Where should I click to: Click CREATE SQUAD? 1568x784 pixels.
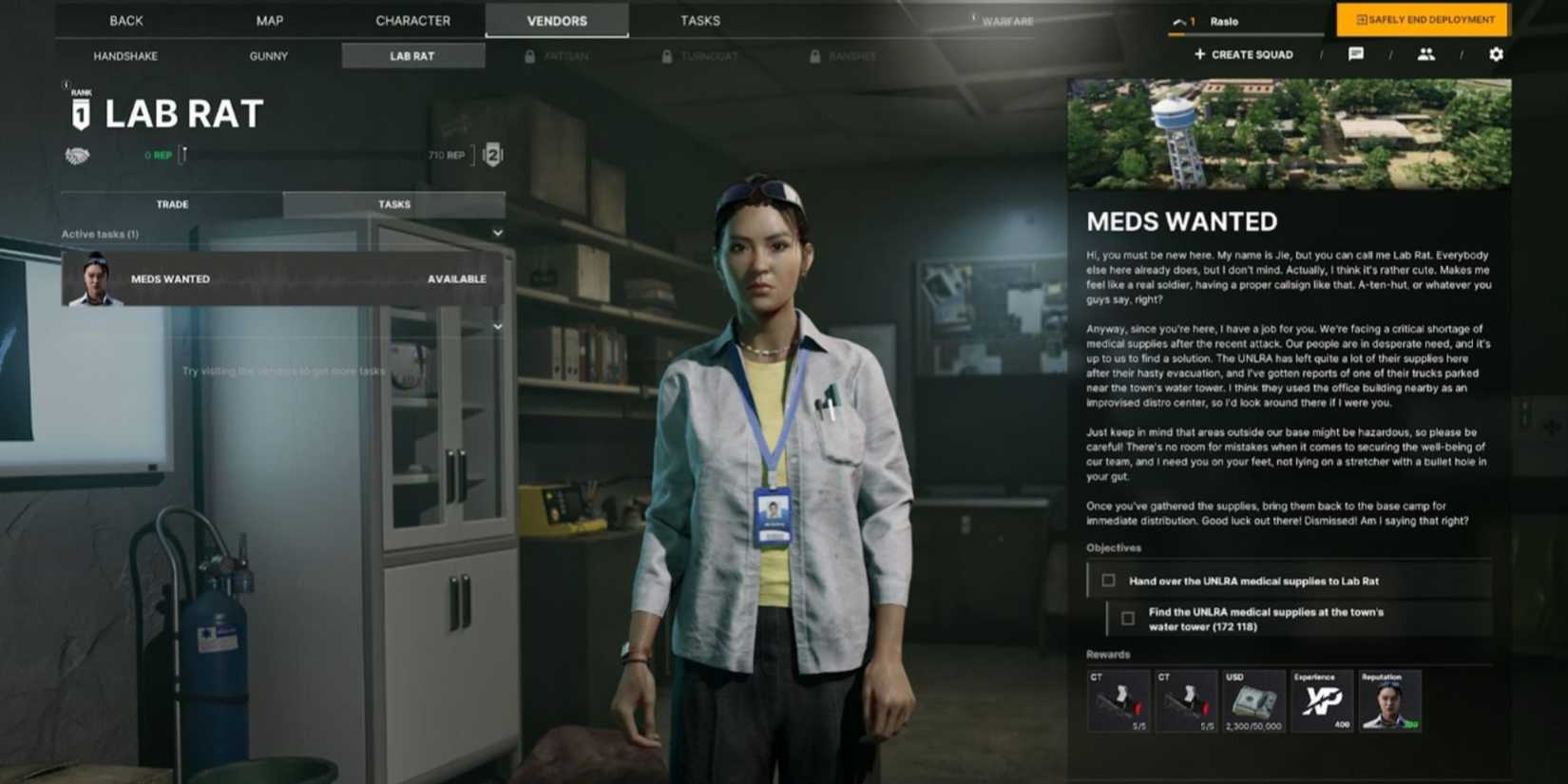[x=1242, y=54]
